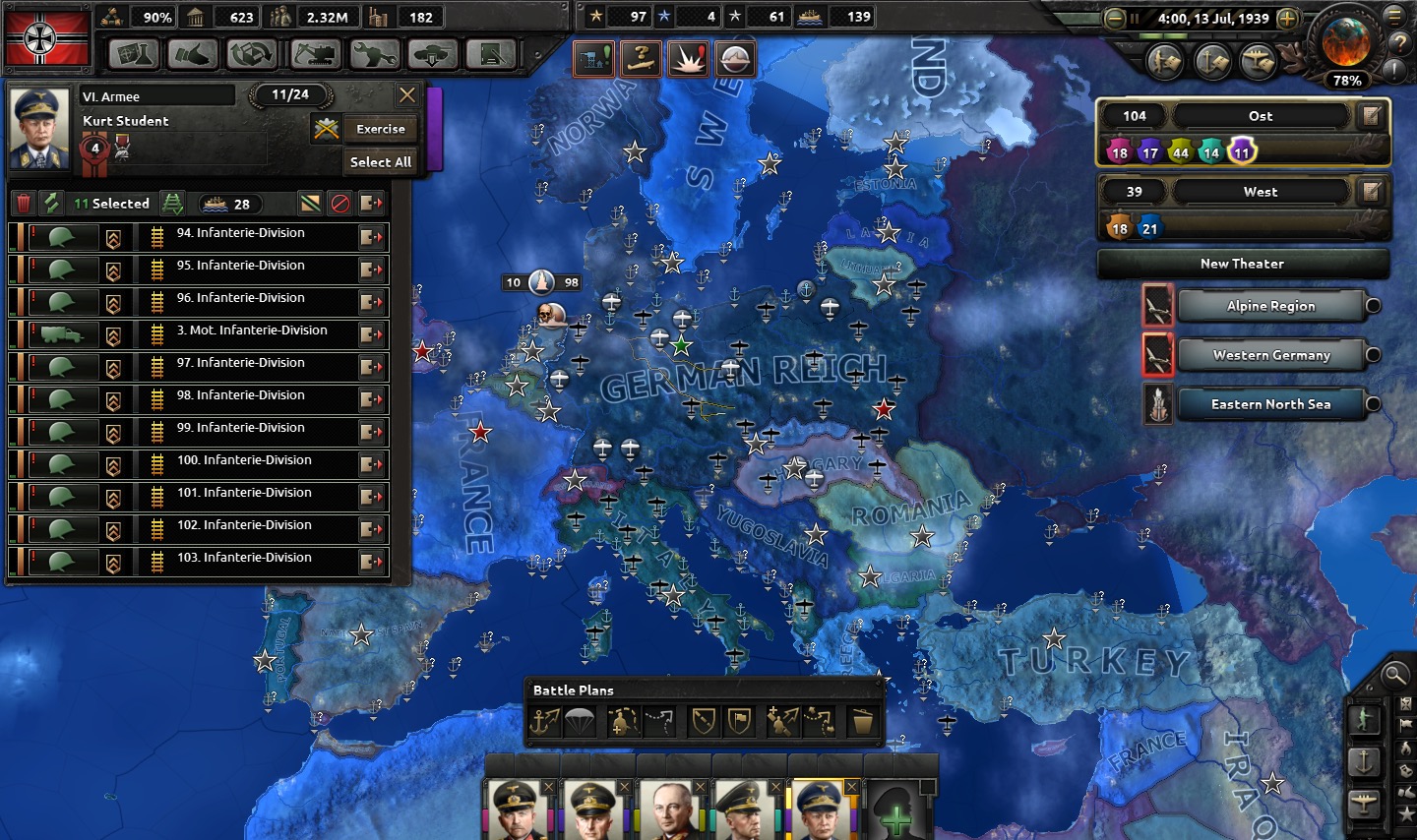Open the Research screen with flask icon

point(134,54)
